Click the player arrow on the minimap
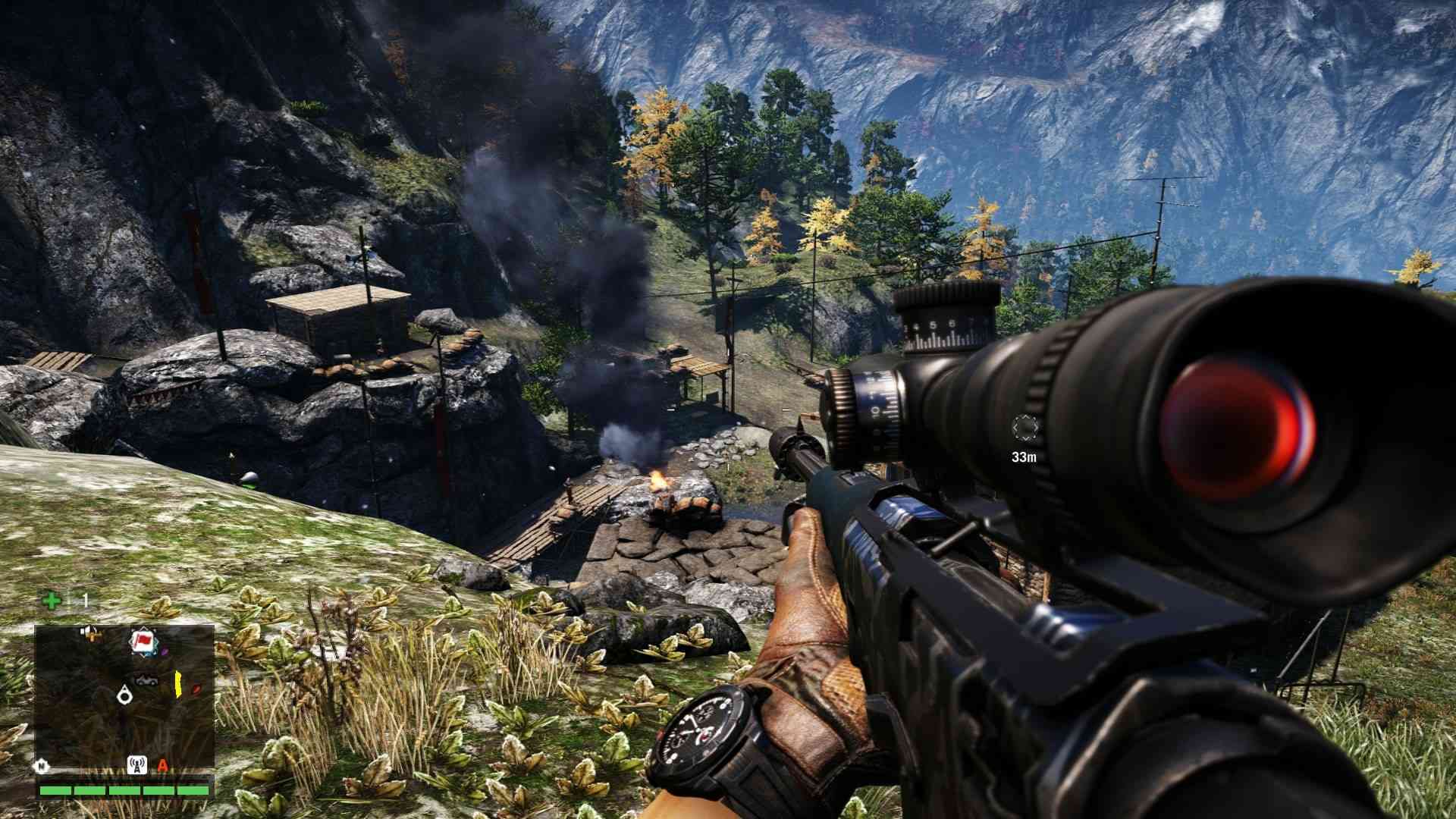1456x819 pixels. (124, 695)
